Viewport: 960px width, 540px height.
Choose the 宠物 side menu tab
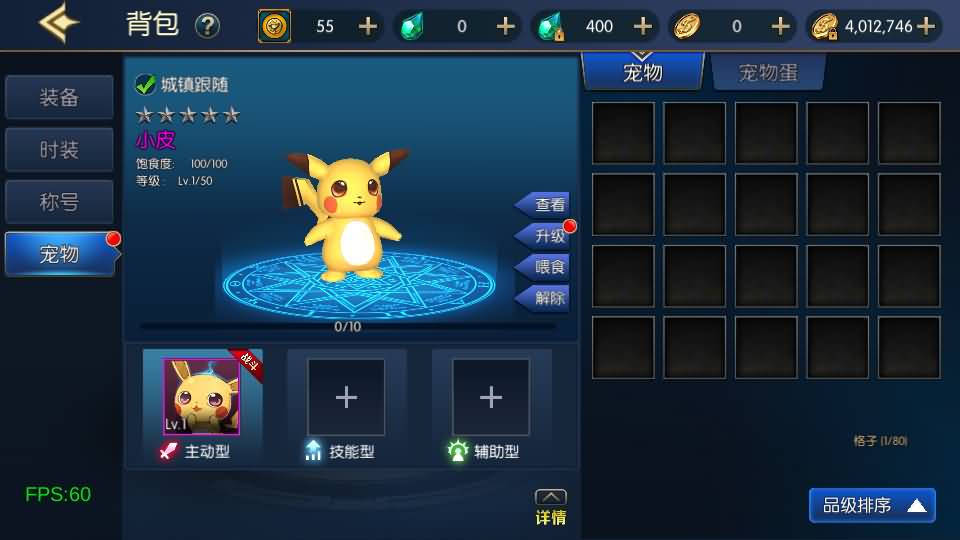pyautogui.click(x=59, y=254)
